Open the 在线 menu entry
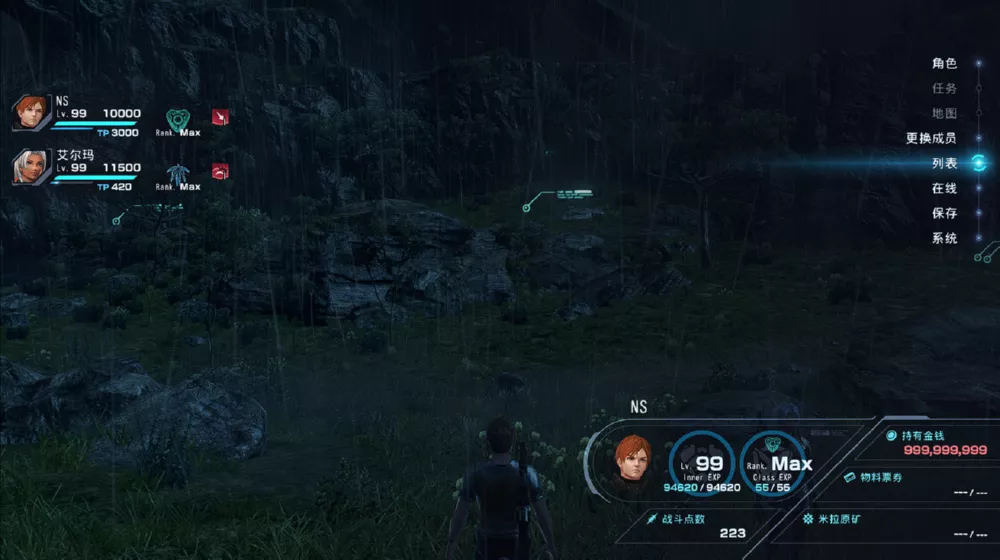1000x560 pixels. click(944, 188)
